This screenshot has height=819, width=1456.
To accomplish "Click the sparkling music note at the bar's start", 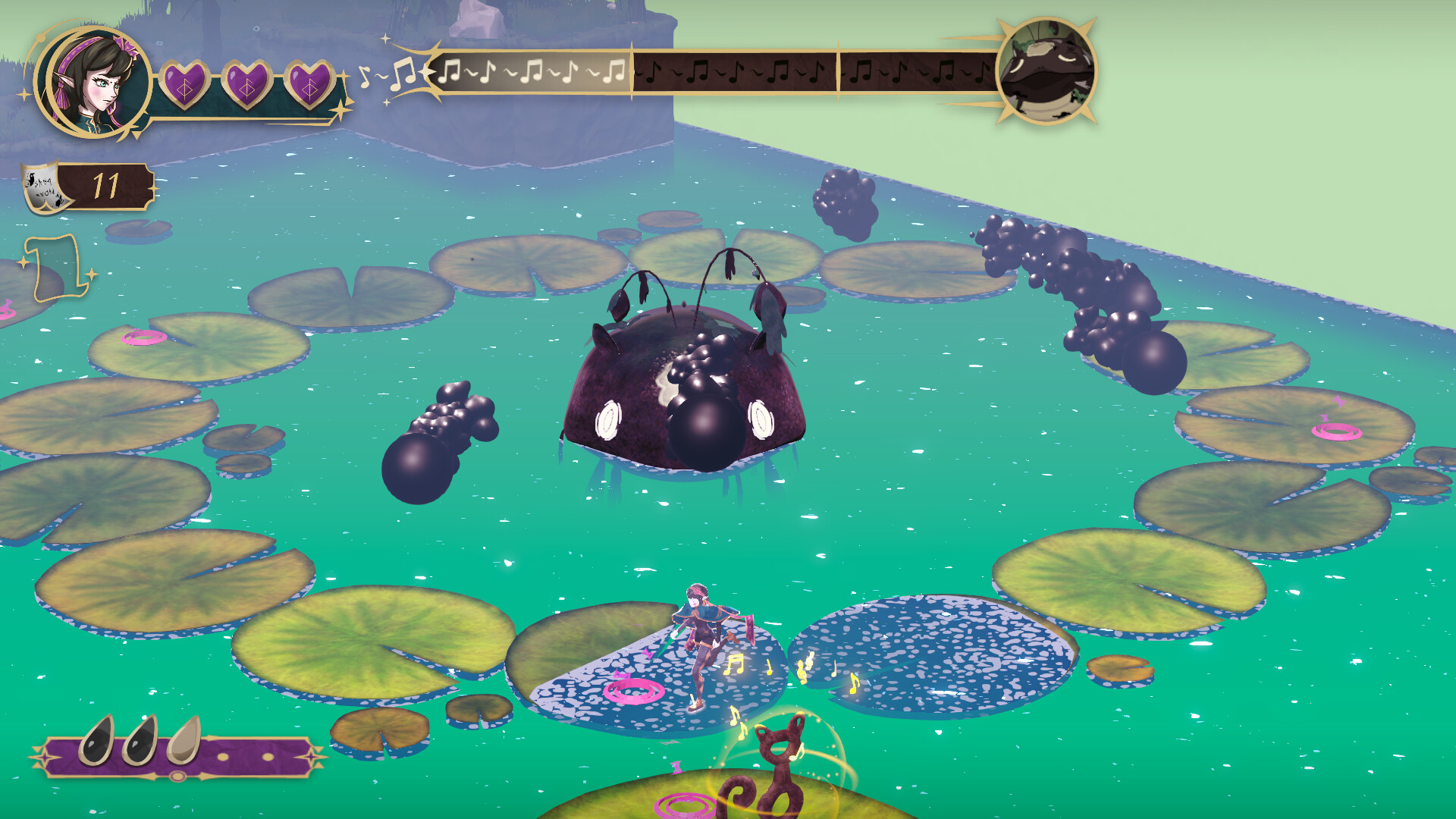I will [403, 72].
